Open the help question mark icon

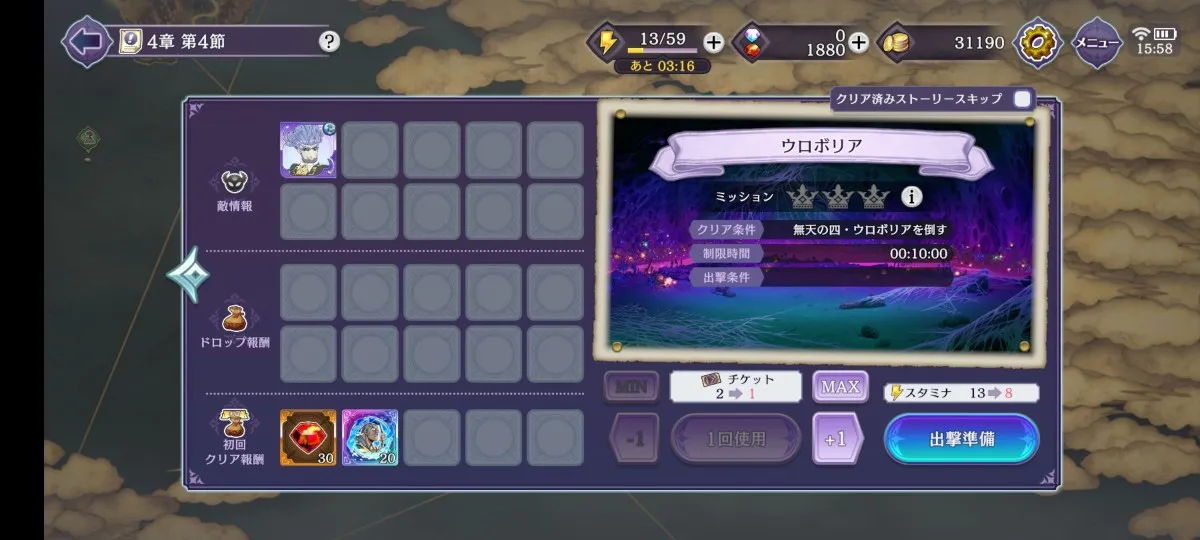[329, 42]
